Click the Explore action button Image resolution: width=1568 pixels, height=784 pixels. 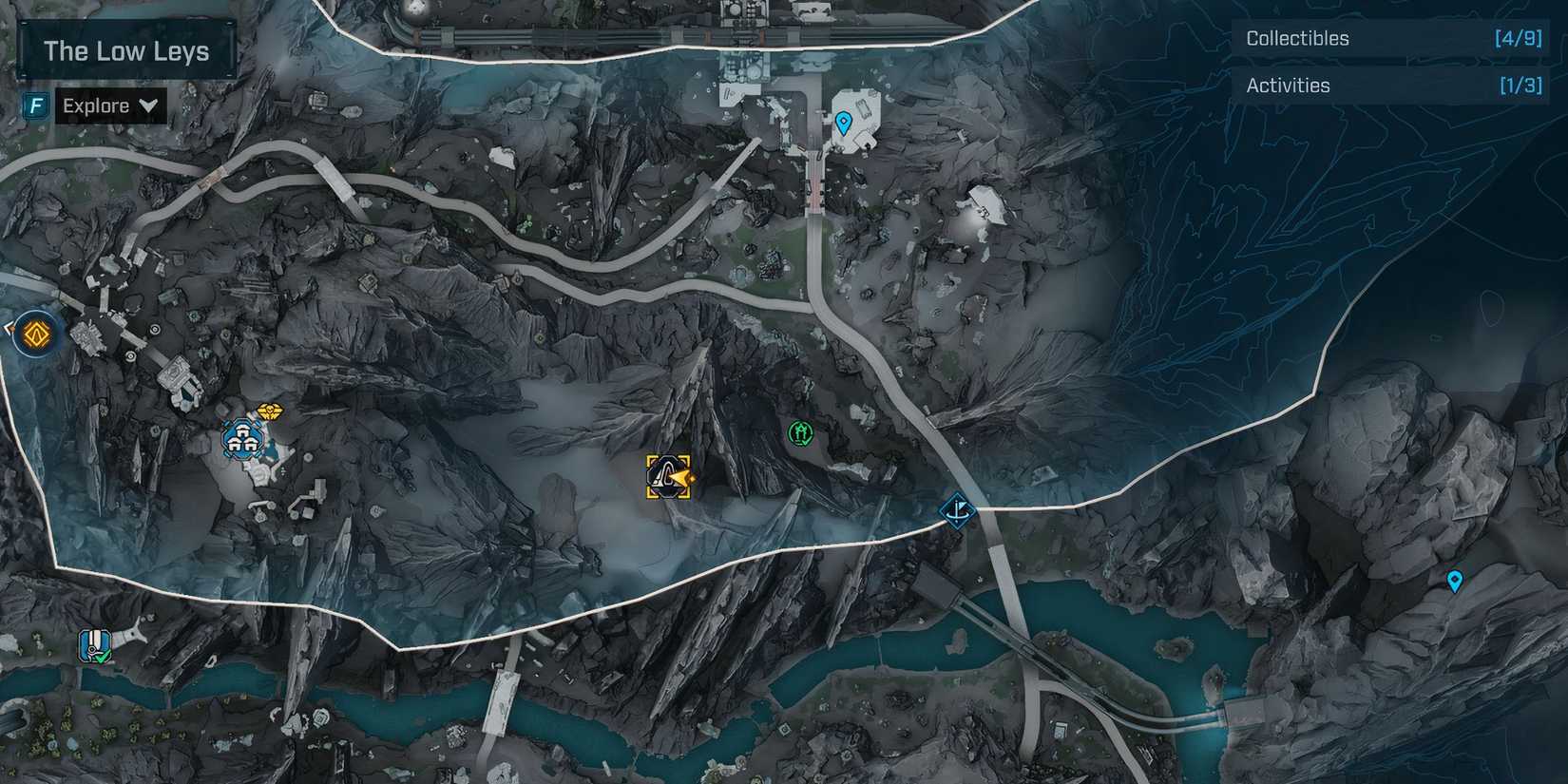click(x=95, y=105)
